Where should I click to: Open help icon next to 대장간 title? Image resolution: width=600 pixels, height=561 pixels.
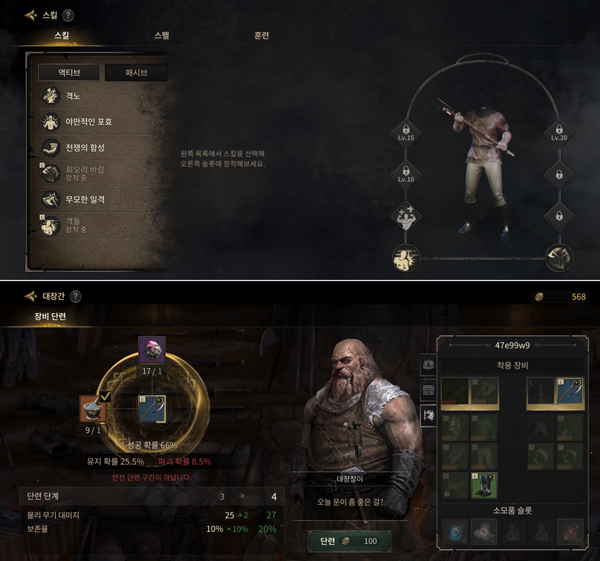pos(76,296)
